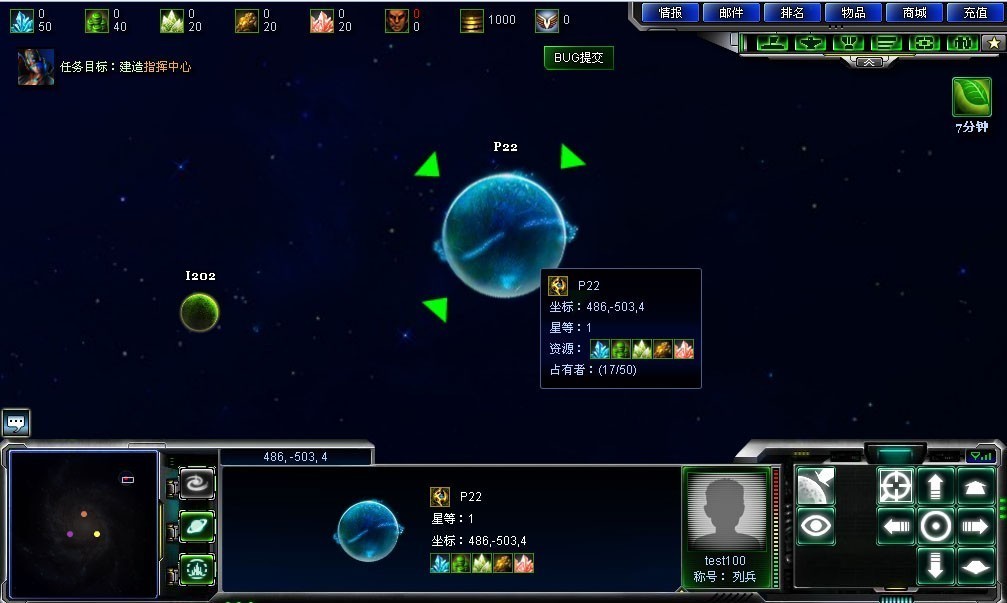Collapse the toolbar with the double-chevron button
Viewport: 1007px width, 603px height.
pos(870,61)
